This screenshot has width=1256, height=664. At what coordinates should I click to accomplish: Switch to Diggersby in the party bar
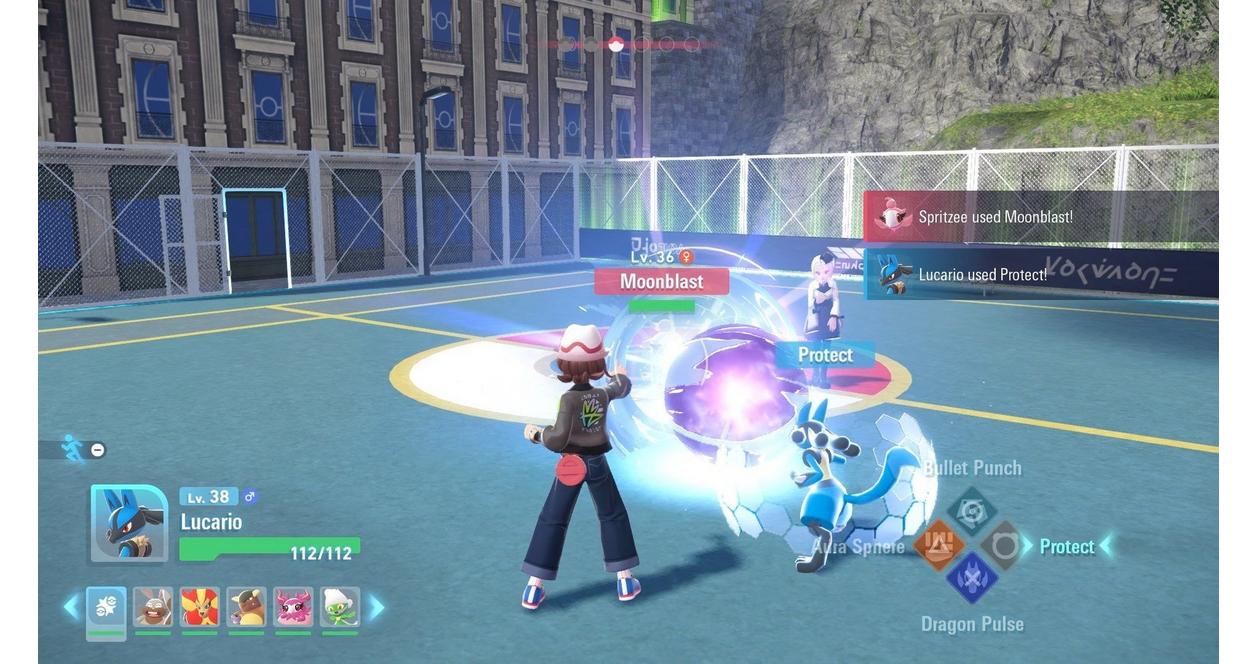(x=153, y=607)
